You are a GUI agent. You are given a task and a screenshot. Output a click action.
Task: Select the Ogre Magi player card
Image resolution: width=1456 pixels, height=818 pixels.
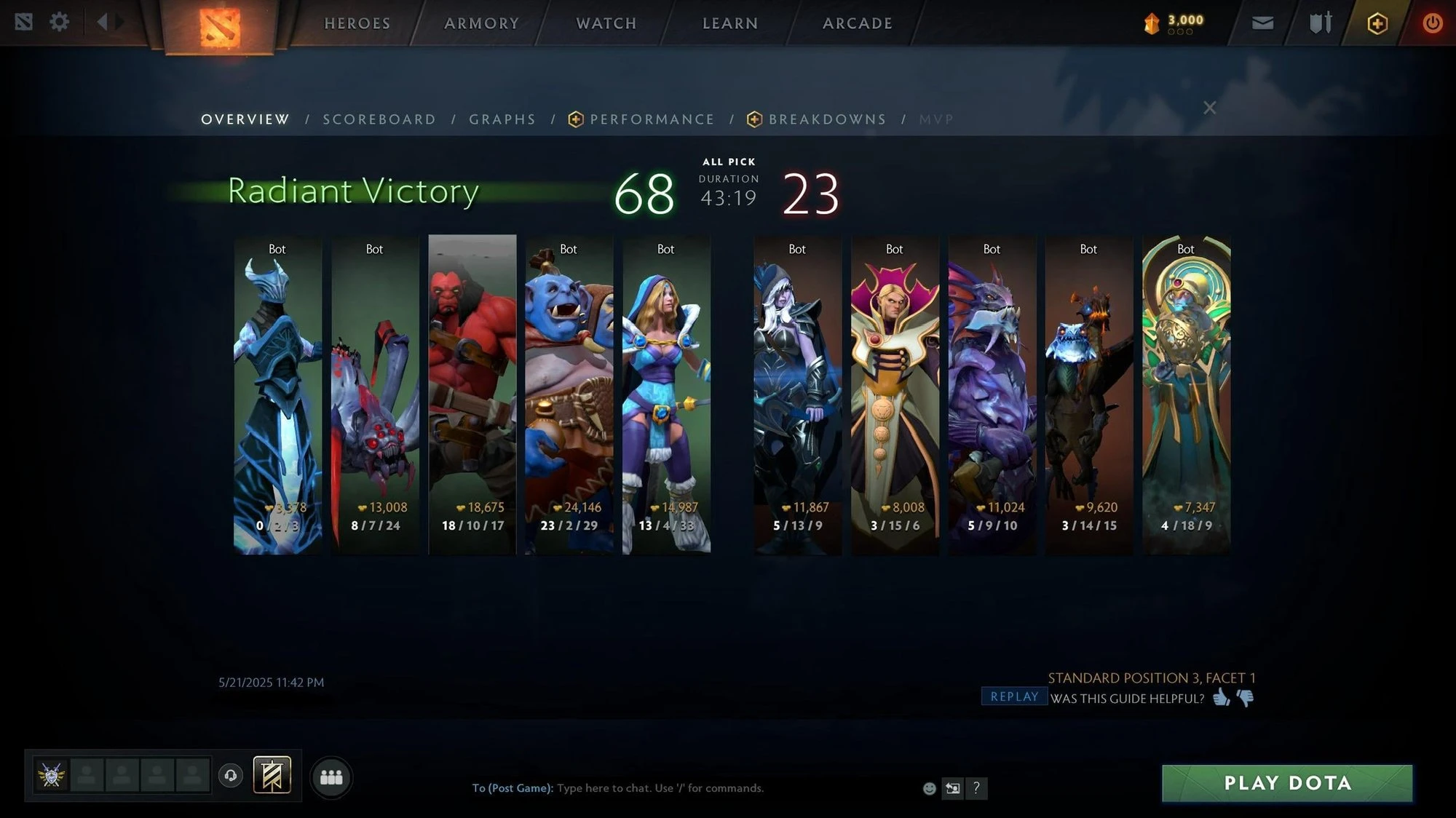pos(569,394)
